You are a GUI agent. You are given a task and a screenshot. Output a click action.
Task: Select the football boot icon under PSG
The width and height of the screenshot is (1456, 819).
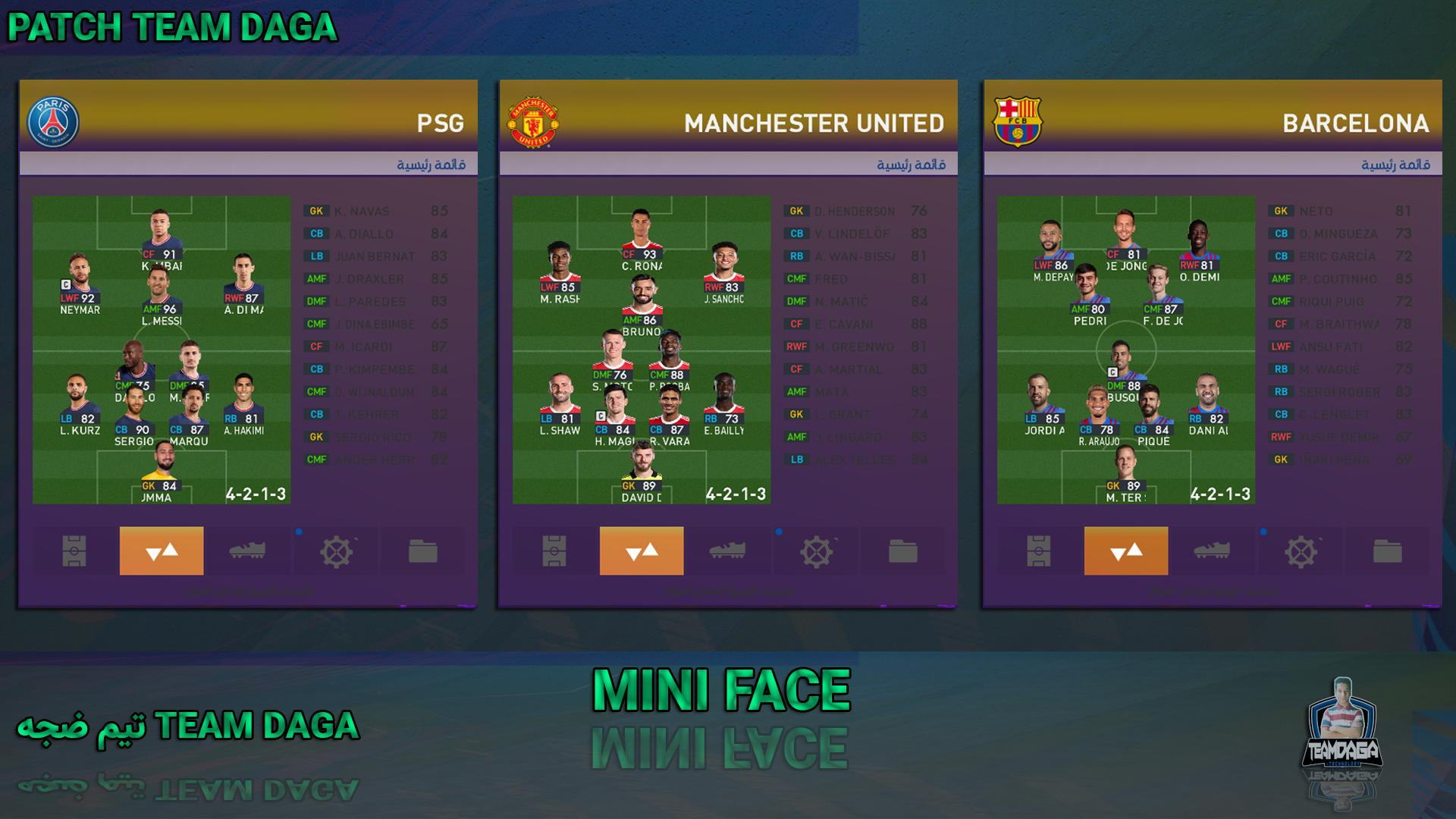[247, 551]
